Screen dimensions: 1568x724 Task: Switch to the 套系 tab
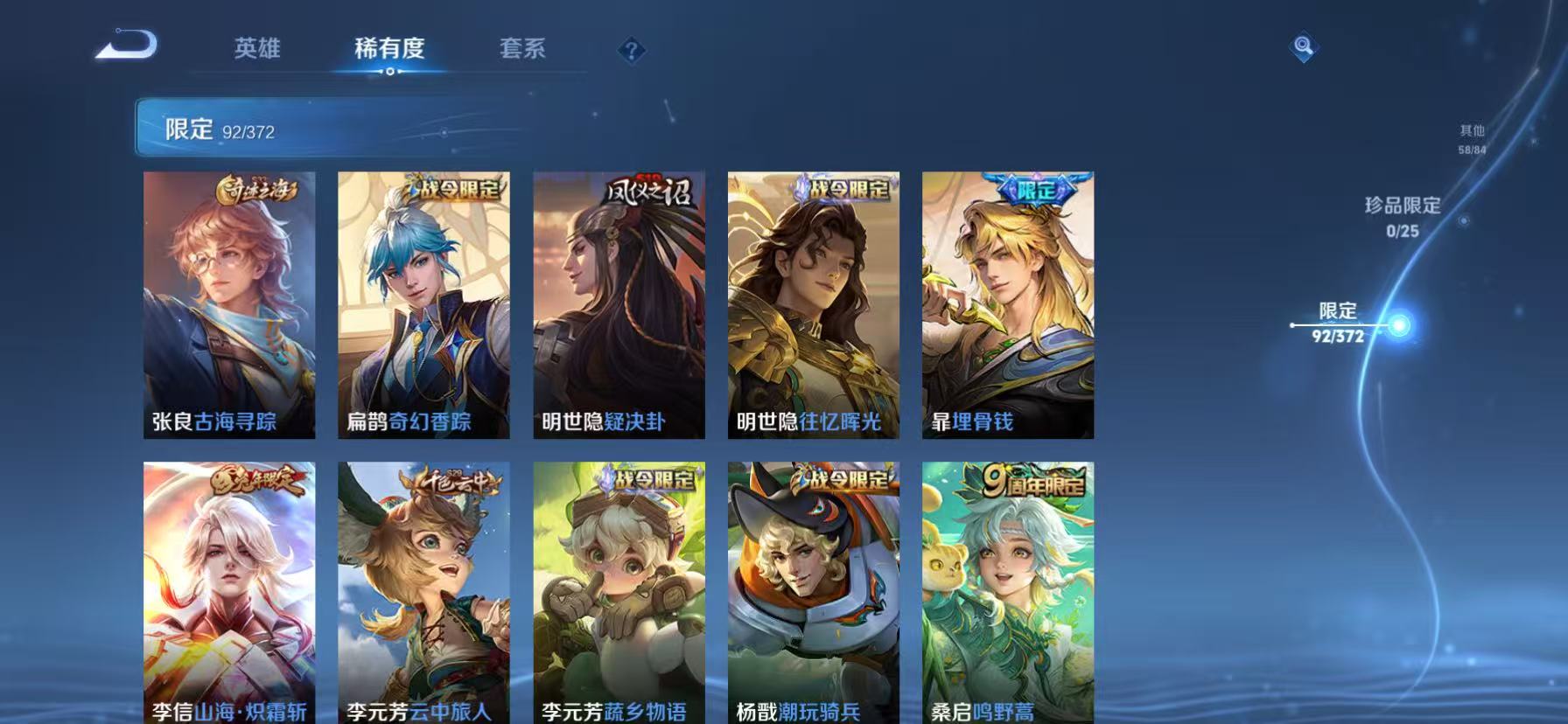pyautogui.click(x=522, y=50)
